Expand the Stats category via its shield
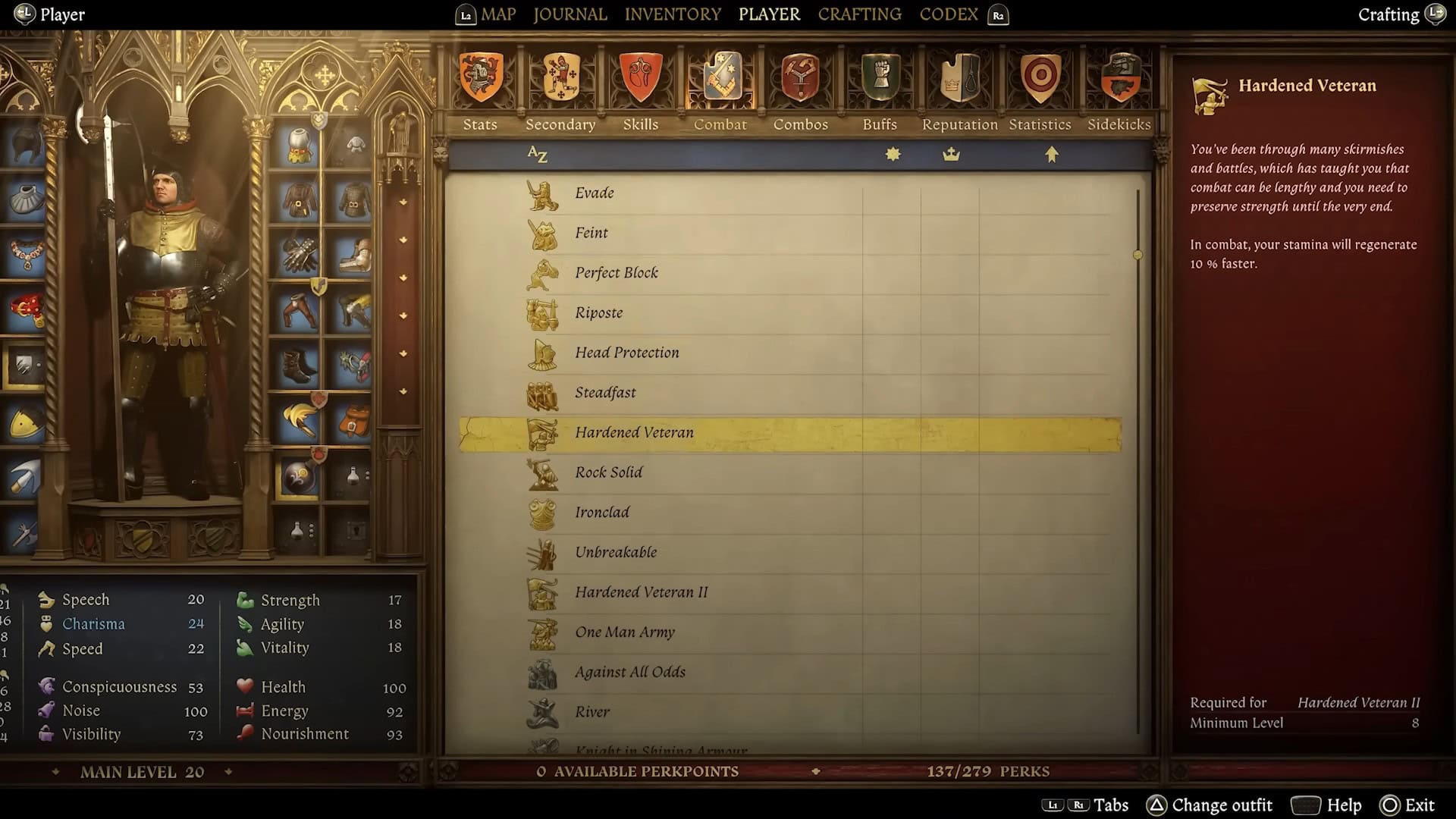Screen dimensions: 1456x819 [480, 76]
